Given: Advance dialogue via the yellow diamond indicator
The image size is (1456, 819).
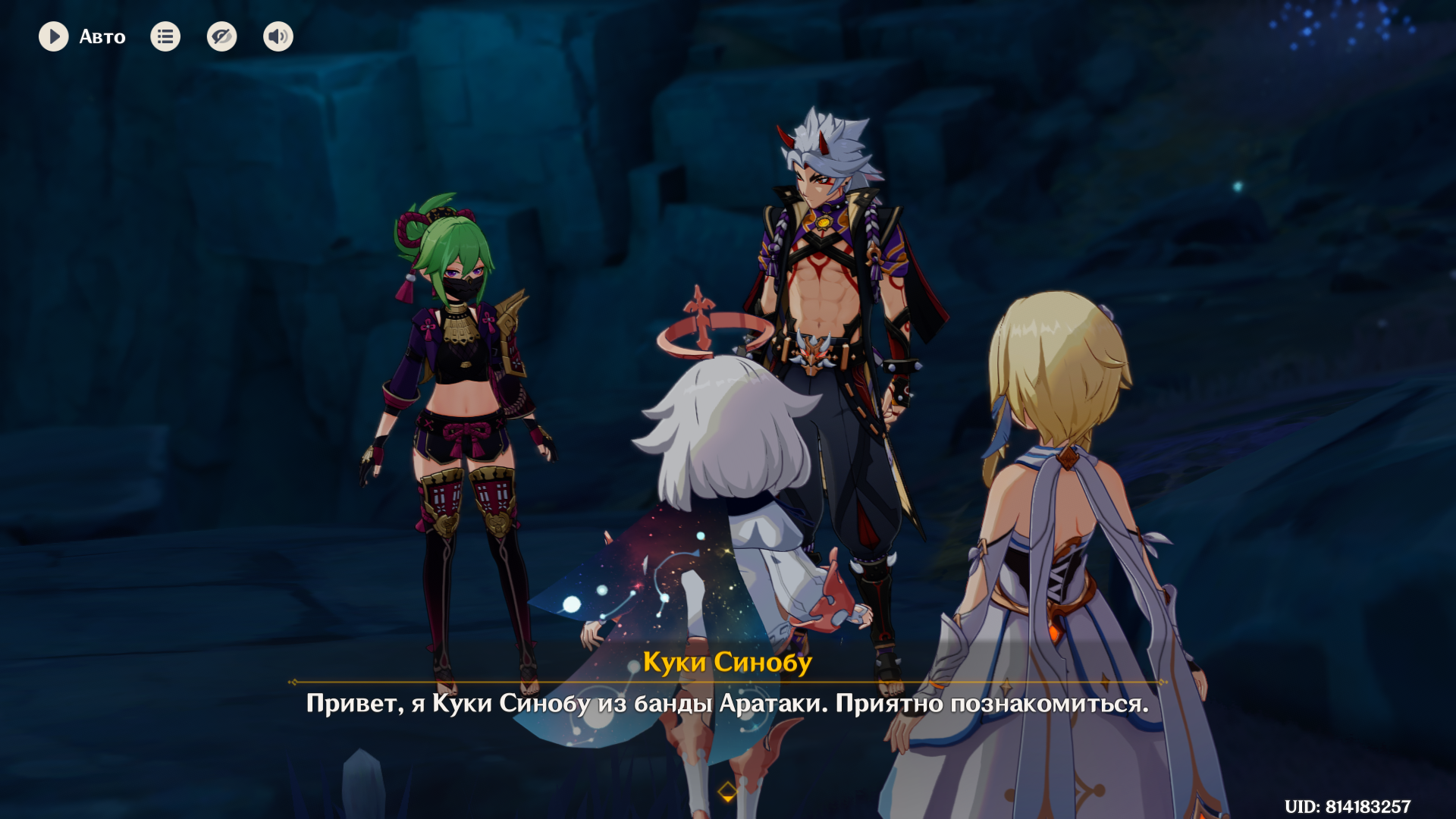Looking at the screenshot, I should click(727, 792).
